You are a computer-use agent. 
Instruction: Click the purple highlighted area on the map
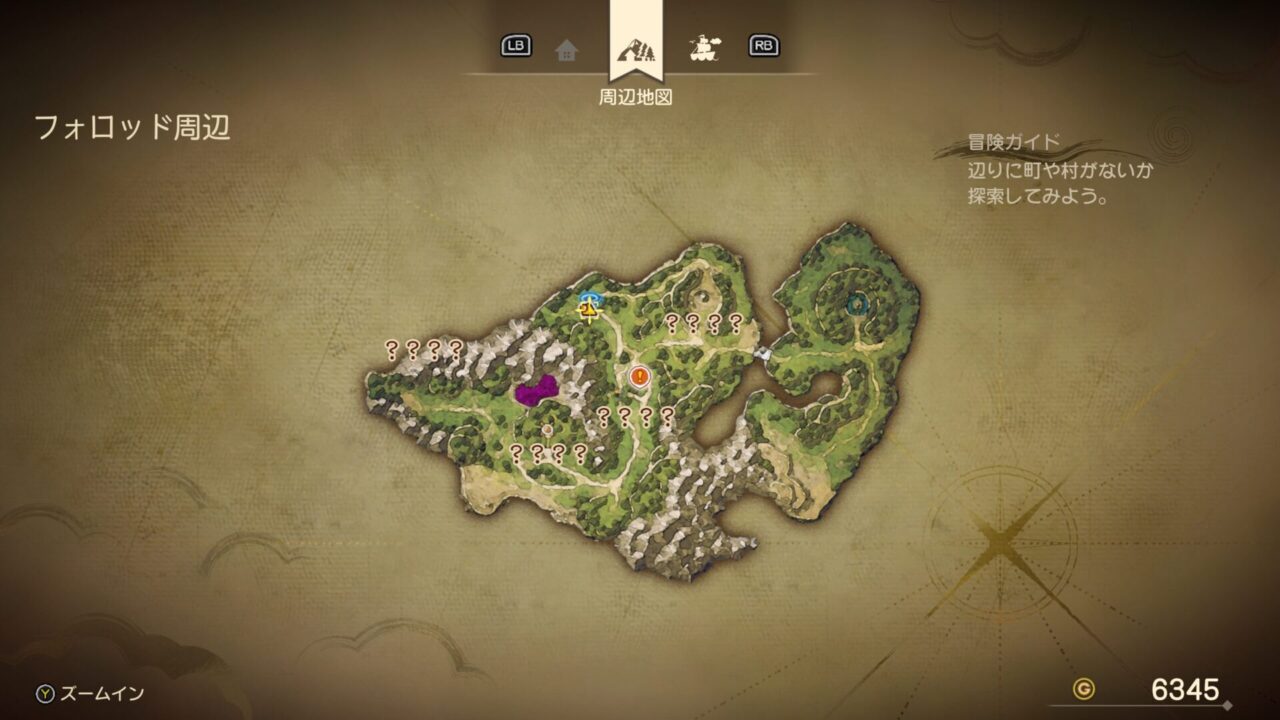[x=536, y=391]
